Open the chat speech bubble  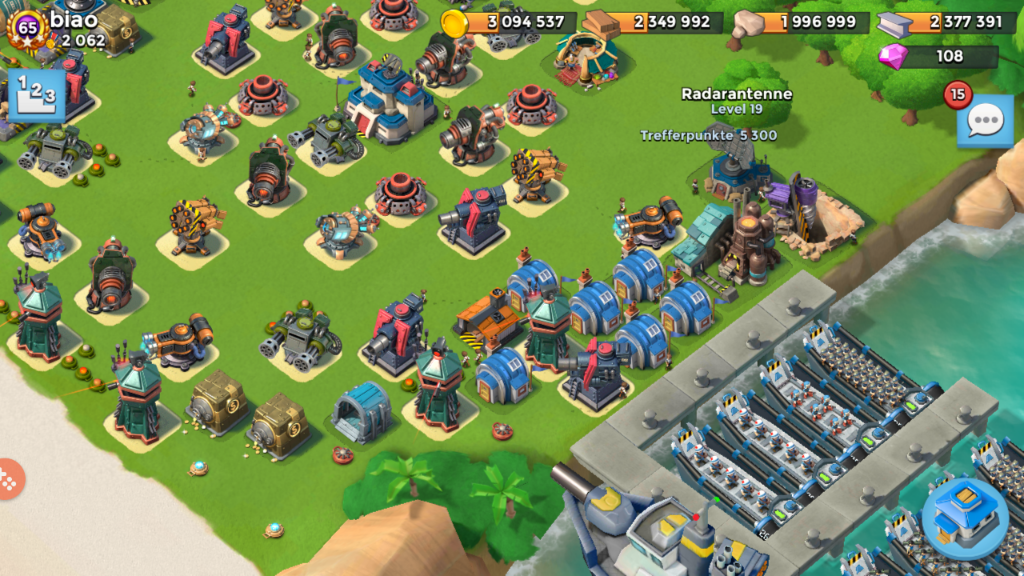985,122
